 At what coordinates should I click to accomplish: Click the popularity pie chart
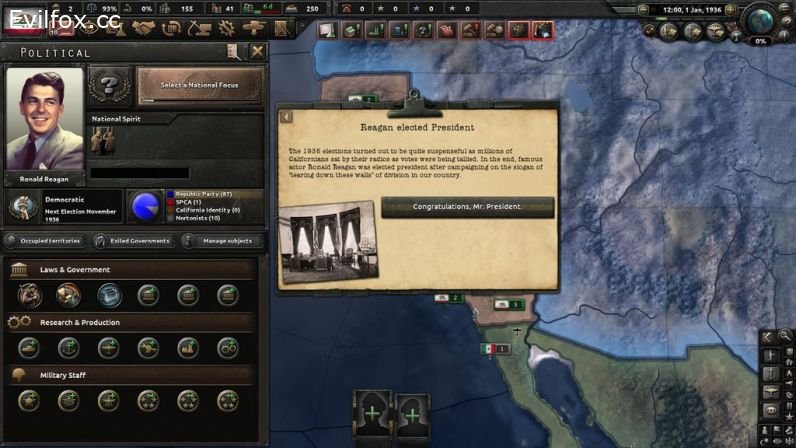146,205
